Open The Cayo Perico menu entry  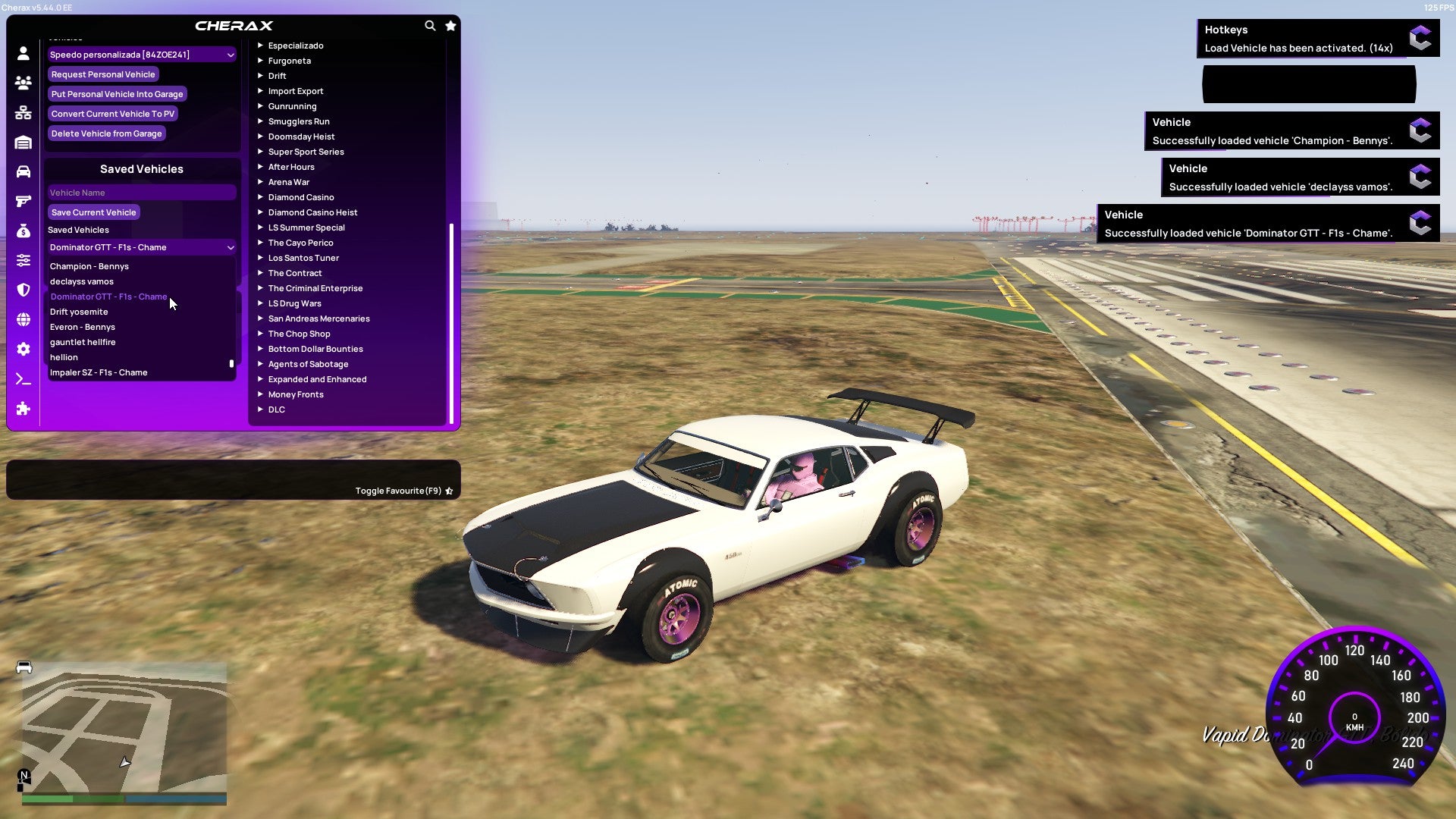[300, 243]
